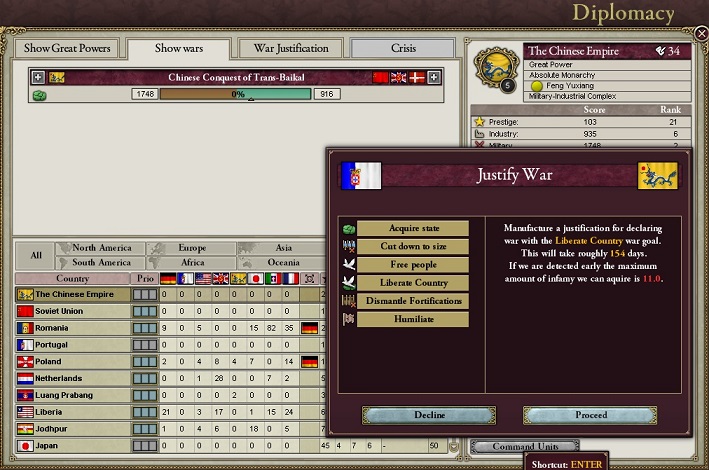709x470 pixels.
Task: Choose Liberate Country war goal
Action: [x=412, y=283]
